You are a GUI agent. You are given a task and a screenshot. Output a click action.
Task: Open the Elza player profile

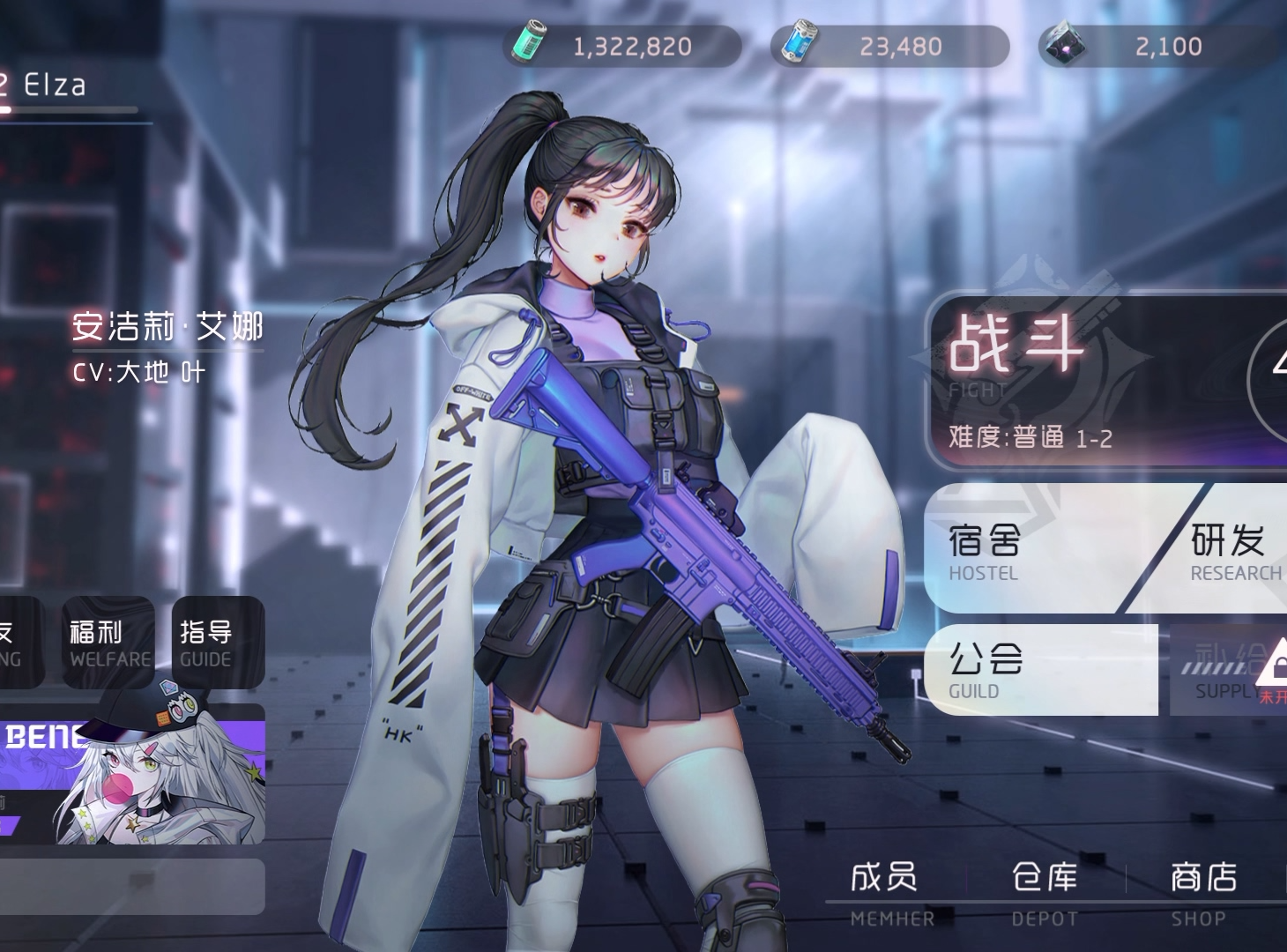coord(55,86)
